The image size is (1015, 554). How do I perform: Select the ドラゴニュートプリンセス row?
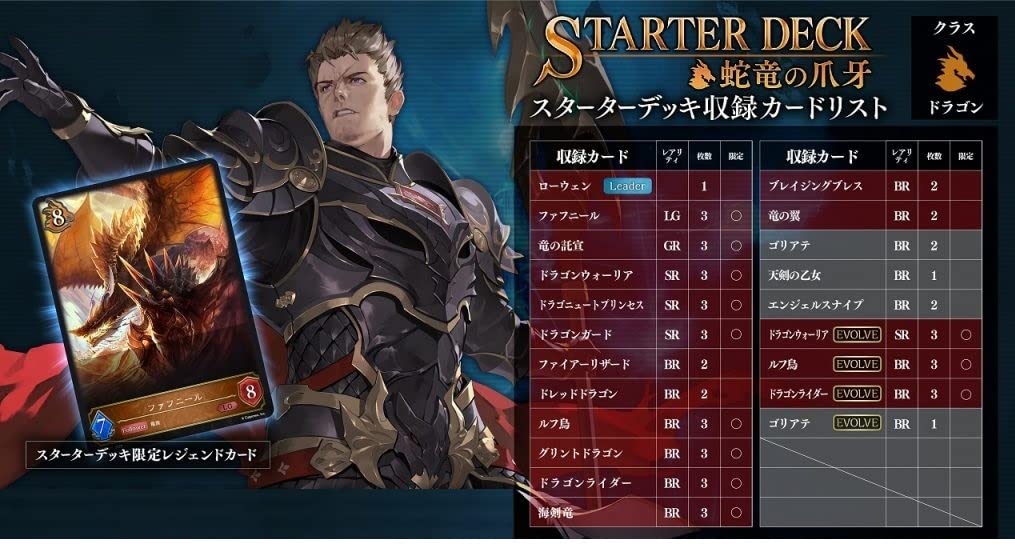tap(590, 304)
